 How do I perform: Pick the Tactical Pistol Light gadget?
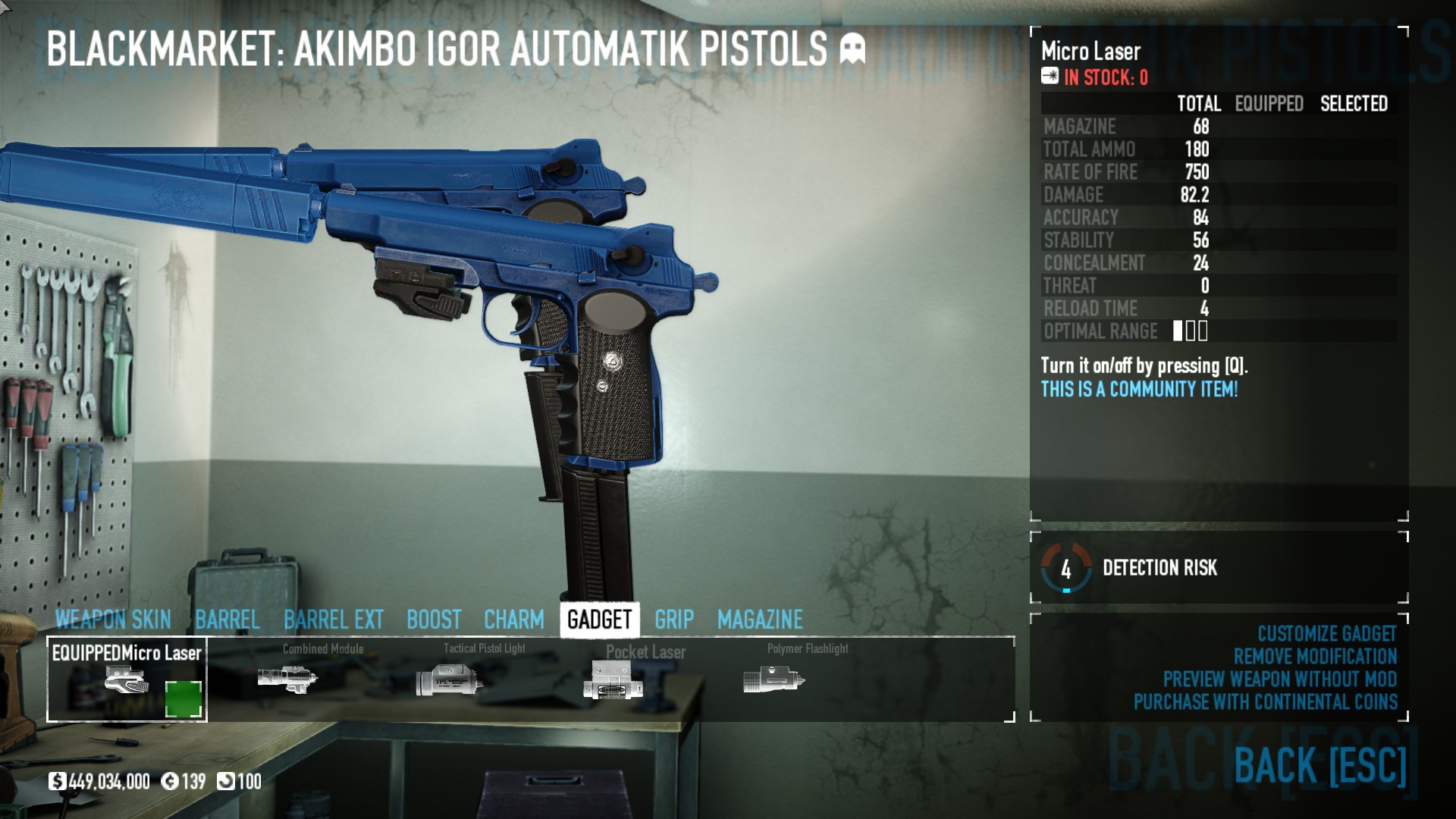tap(450, 678)
